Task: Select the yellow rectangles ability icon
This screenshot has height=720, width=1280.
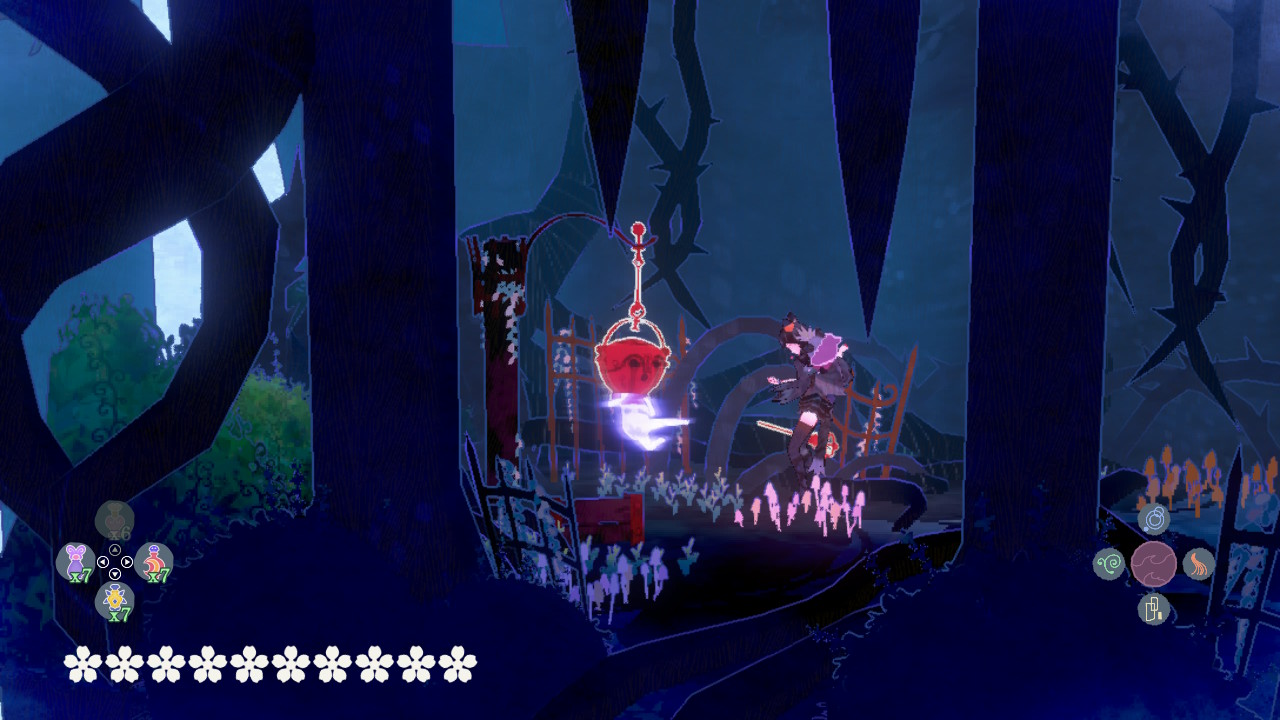Action: (x=1154, y=608)
